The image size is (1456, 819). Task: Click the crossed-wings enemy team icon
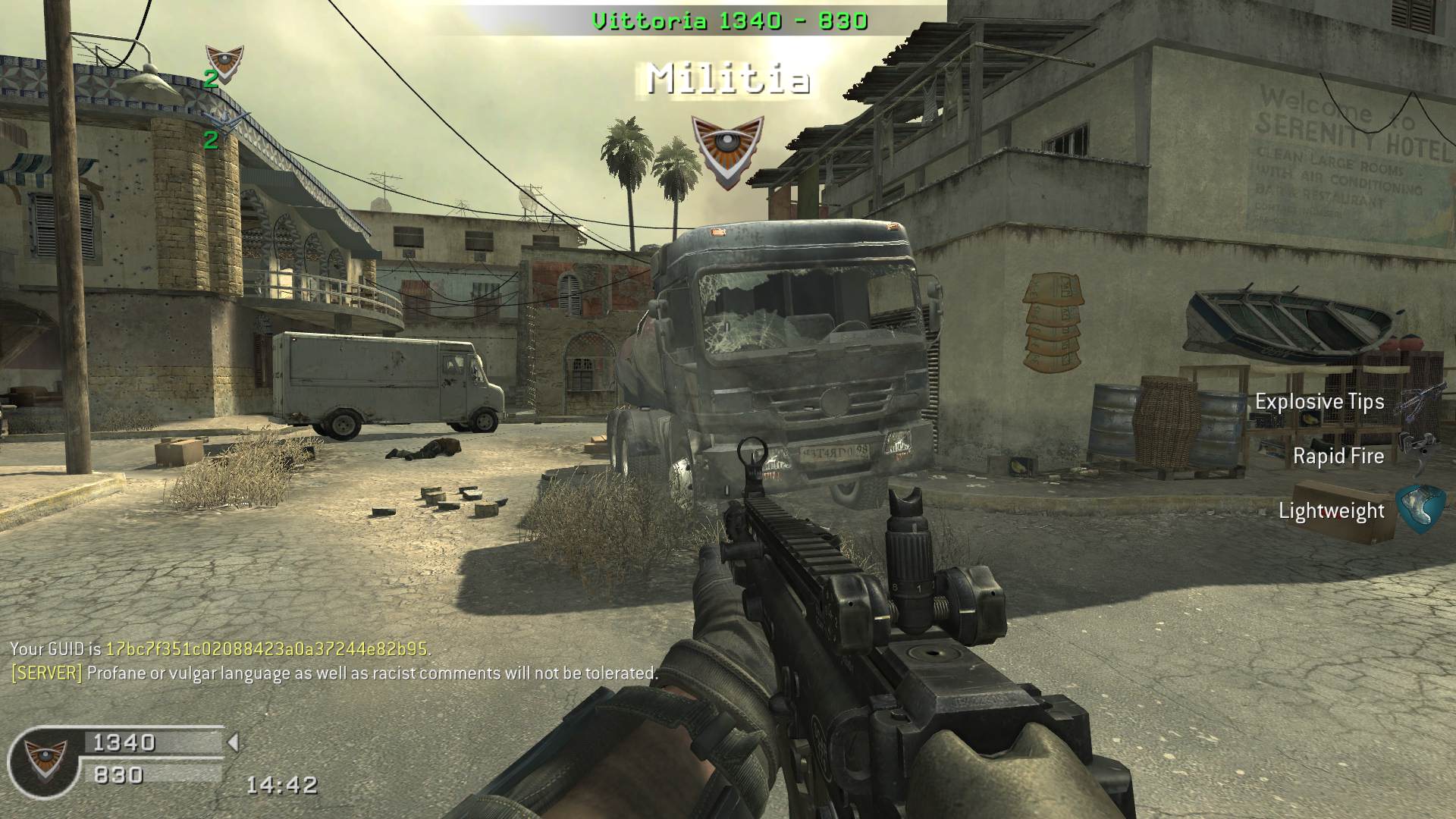click(x=226, y=121)
